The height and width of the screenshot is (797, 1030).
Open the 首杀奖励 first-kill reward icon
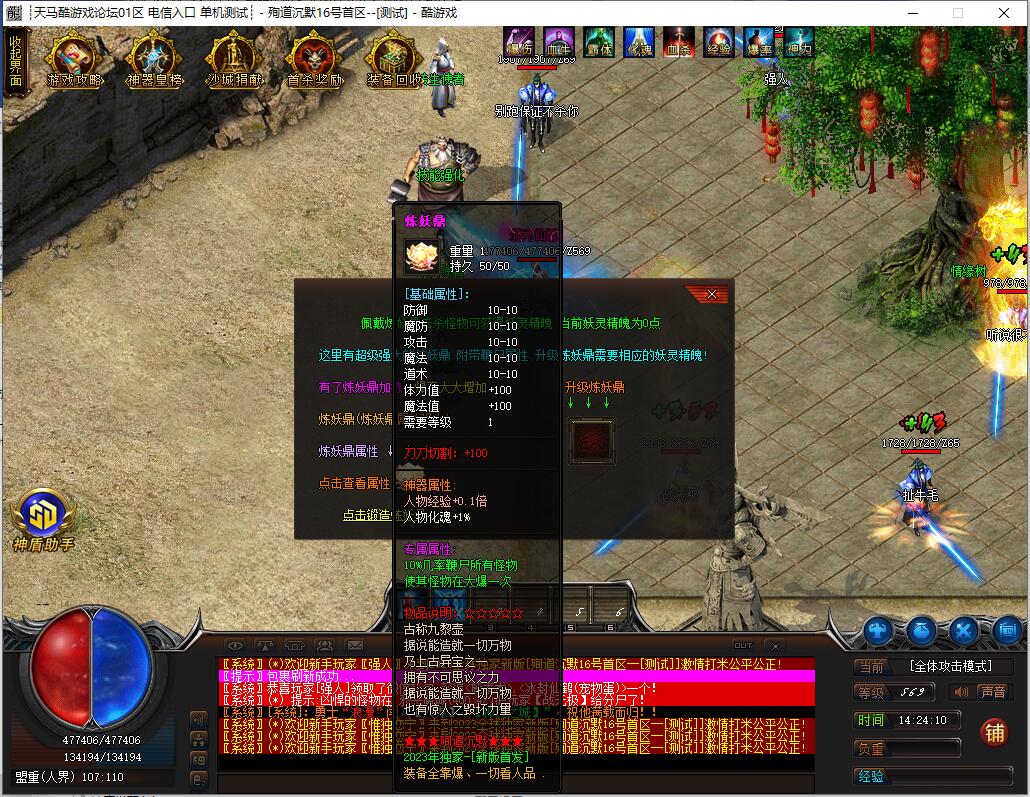[x=314, y=61]
